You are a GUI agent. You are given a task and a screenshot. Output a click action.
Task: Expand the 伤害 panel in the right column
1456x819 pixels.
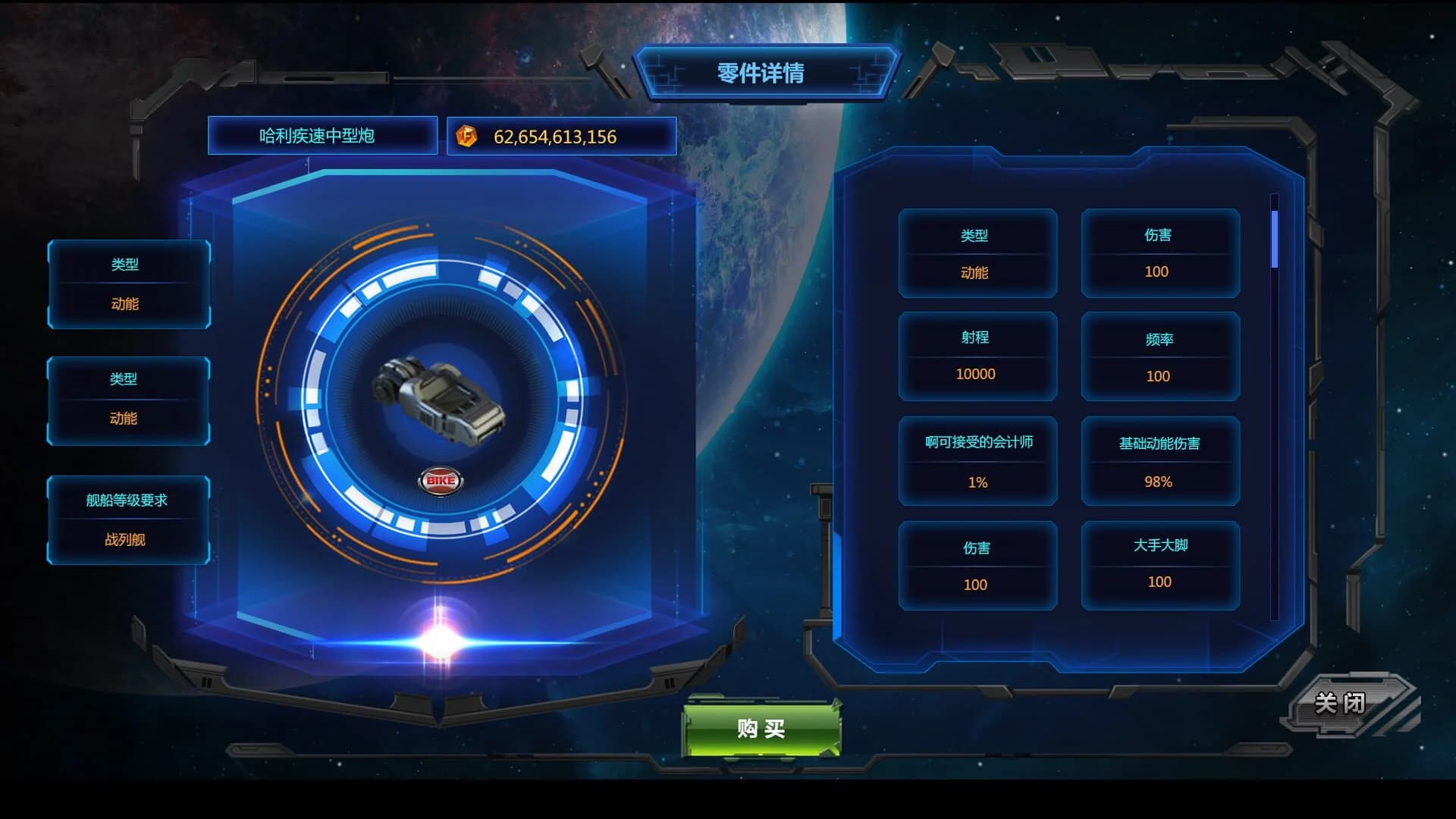point(977,565)
